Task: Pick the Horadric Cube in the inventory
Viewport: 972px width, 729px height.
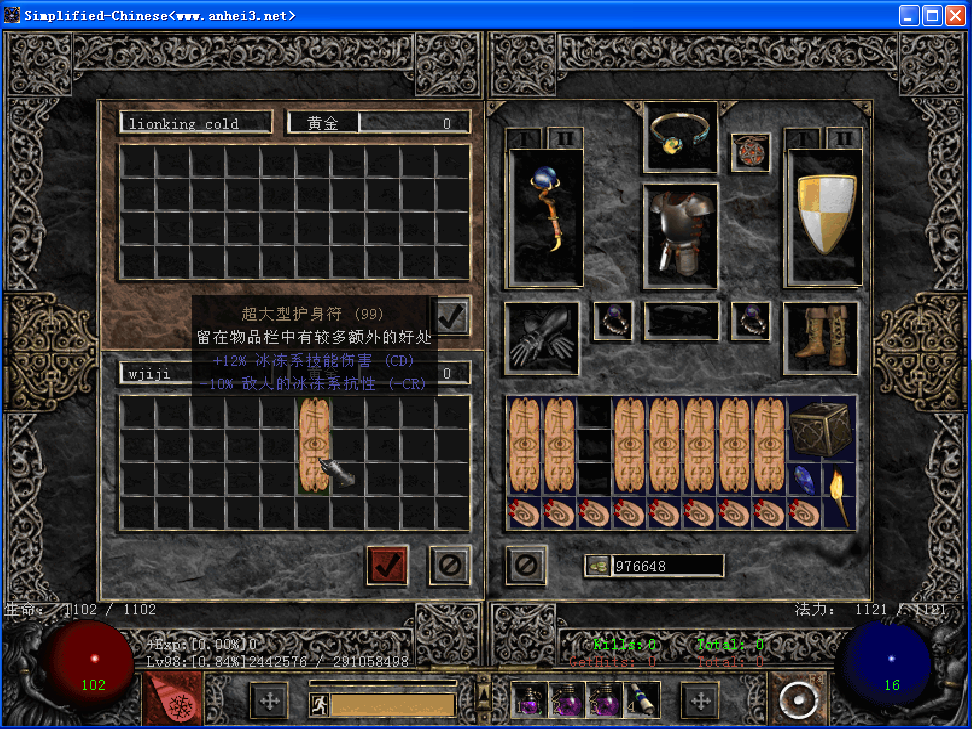Action: coord(821,428)
